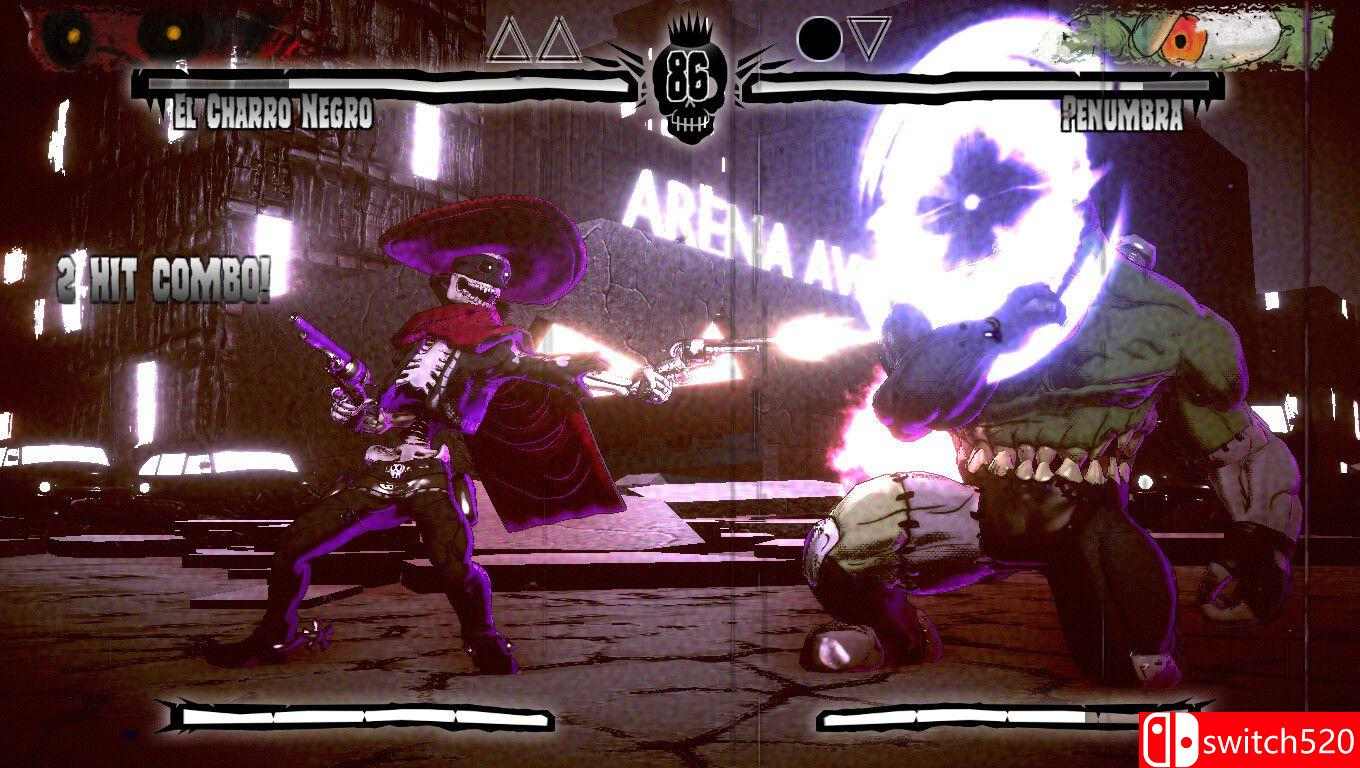The image size is (1360, 768).
Task: Select the El Charro Negro nameplate
Action: (265, 112)
